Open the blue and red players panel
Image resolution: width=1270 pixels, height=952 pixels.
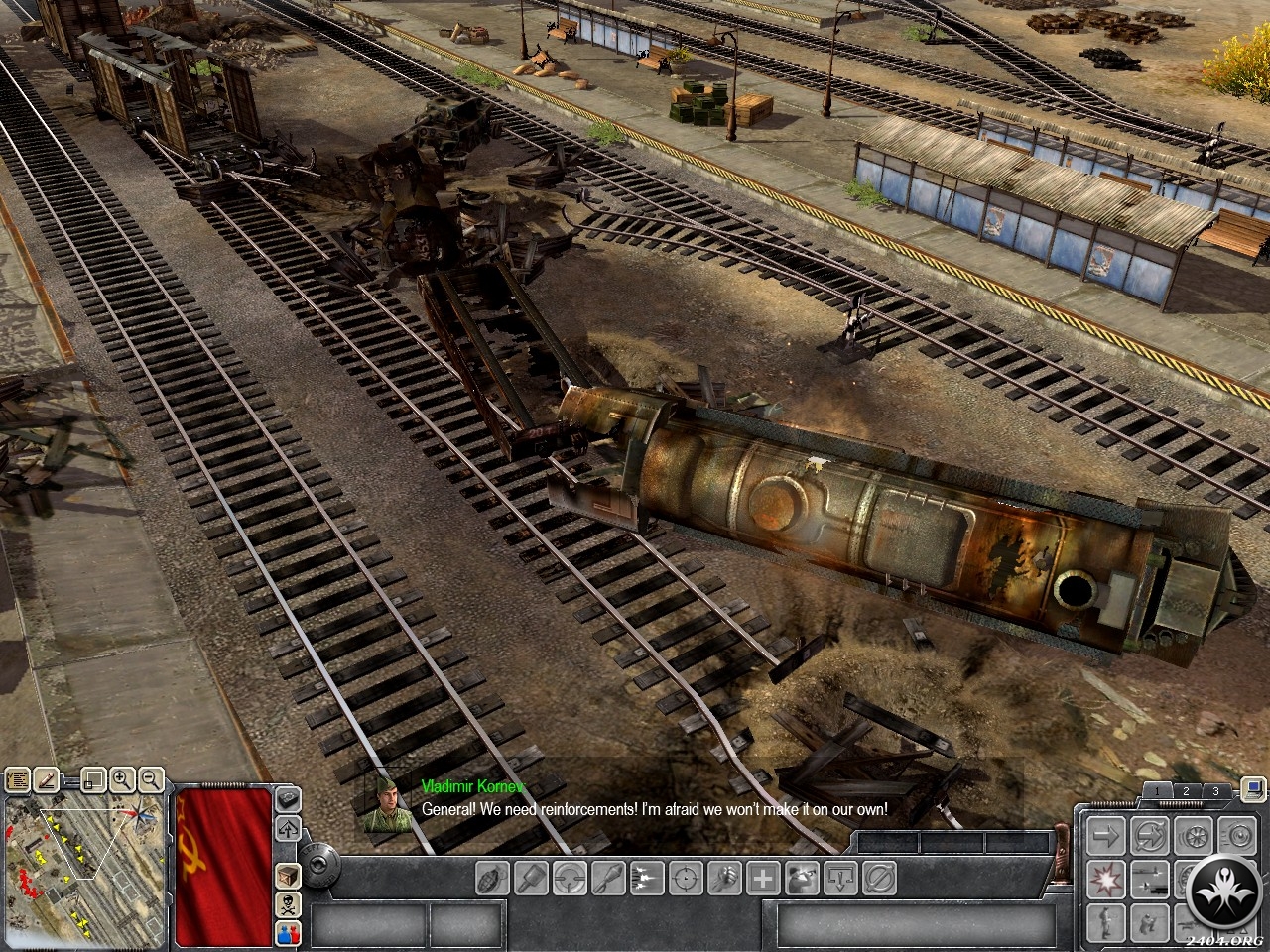288,933
